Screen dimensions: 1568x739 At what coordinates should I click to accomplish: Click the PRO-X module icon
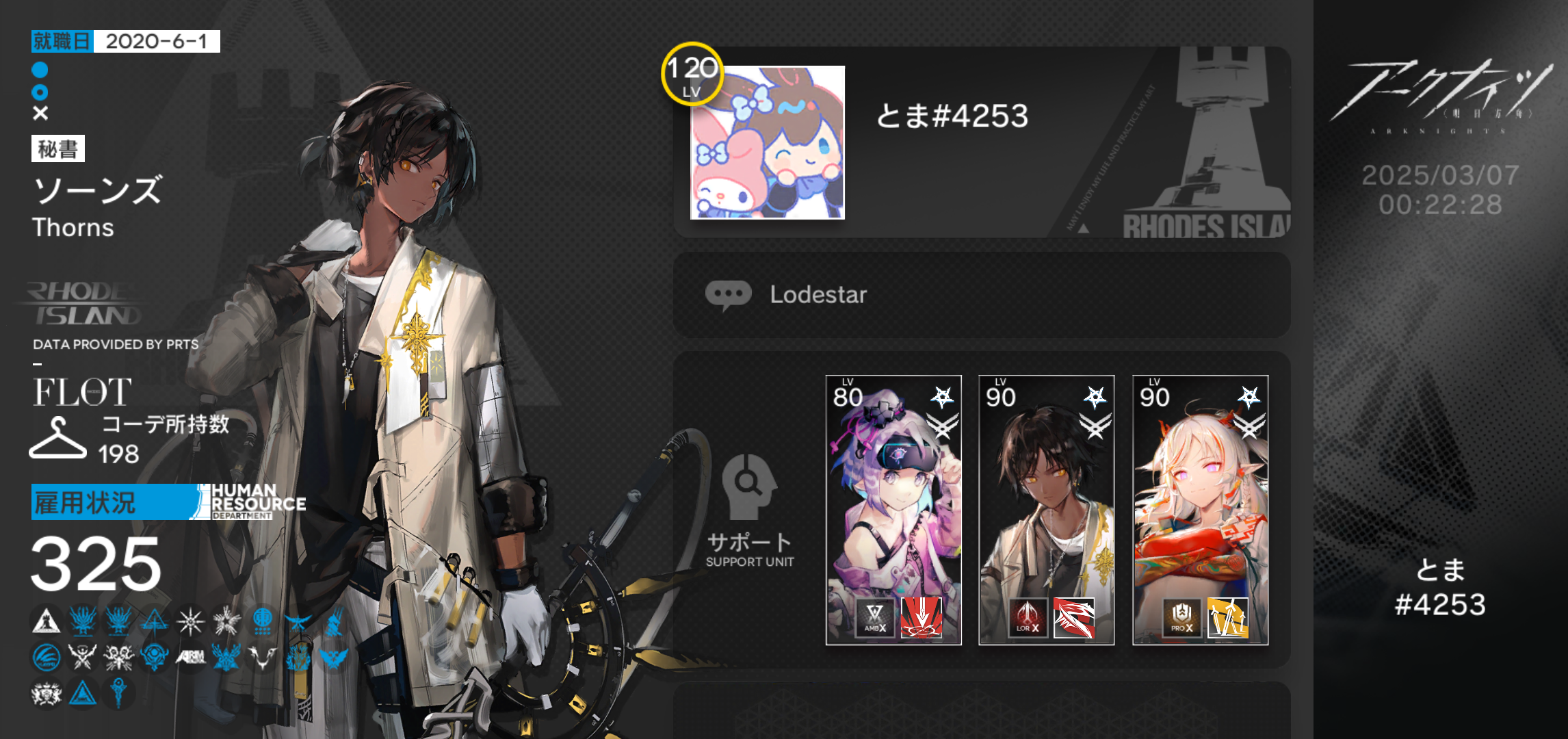(1181, 618)
